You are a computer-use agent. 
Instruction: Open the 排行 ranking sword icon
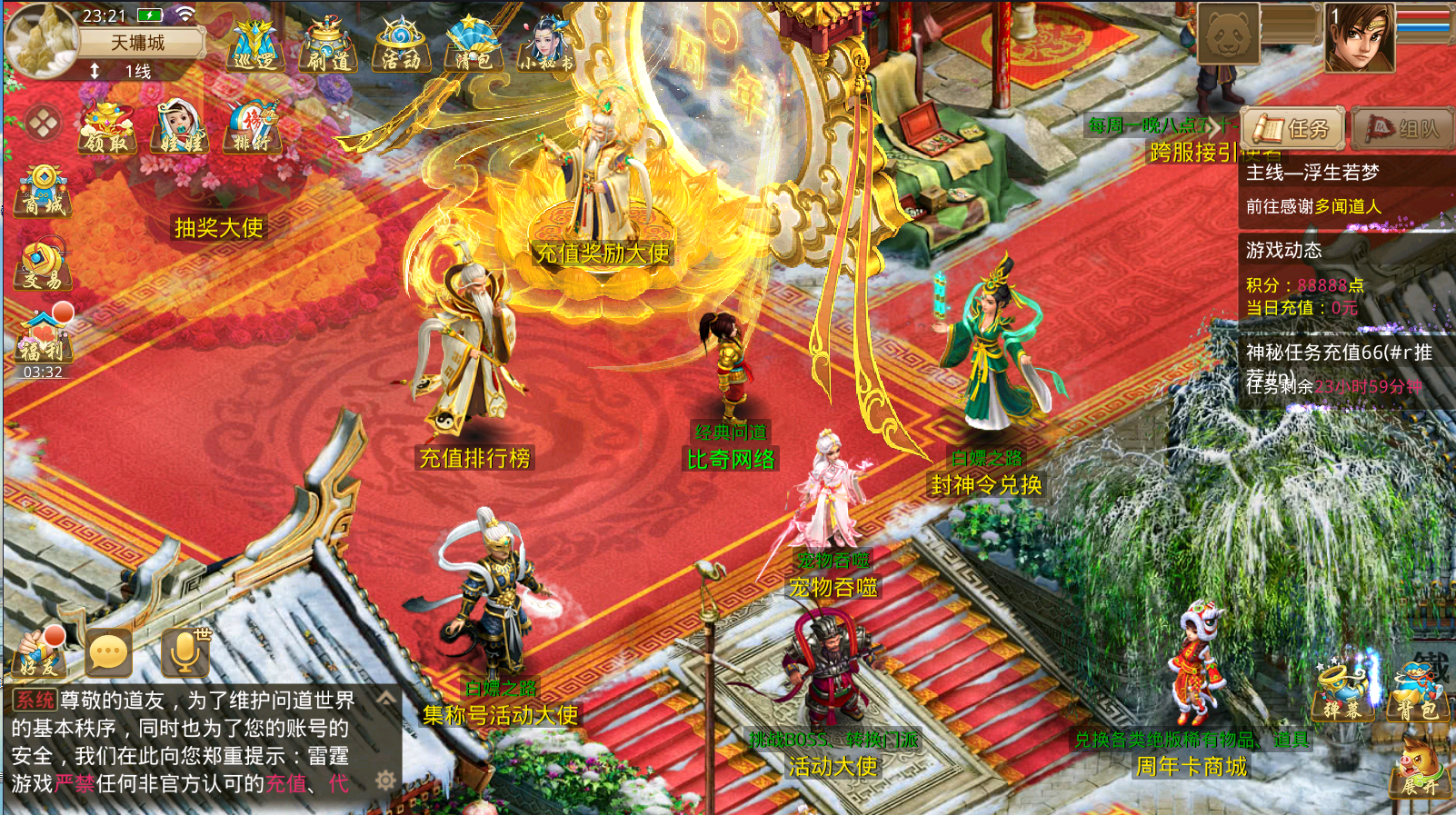252,127
